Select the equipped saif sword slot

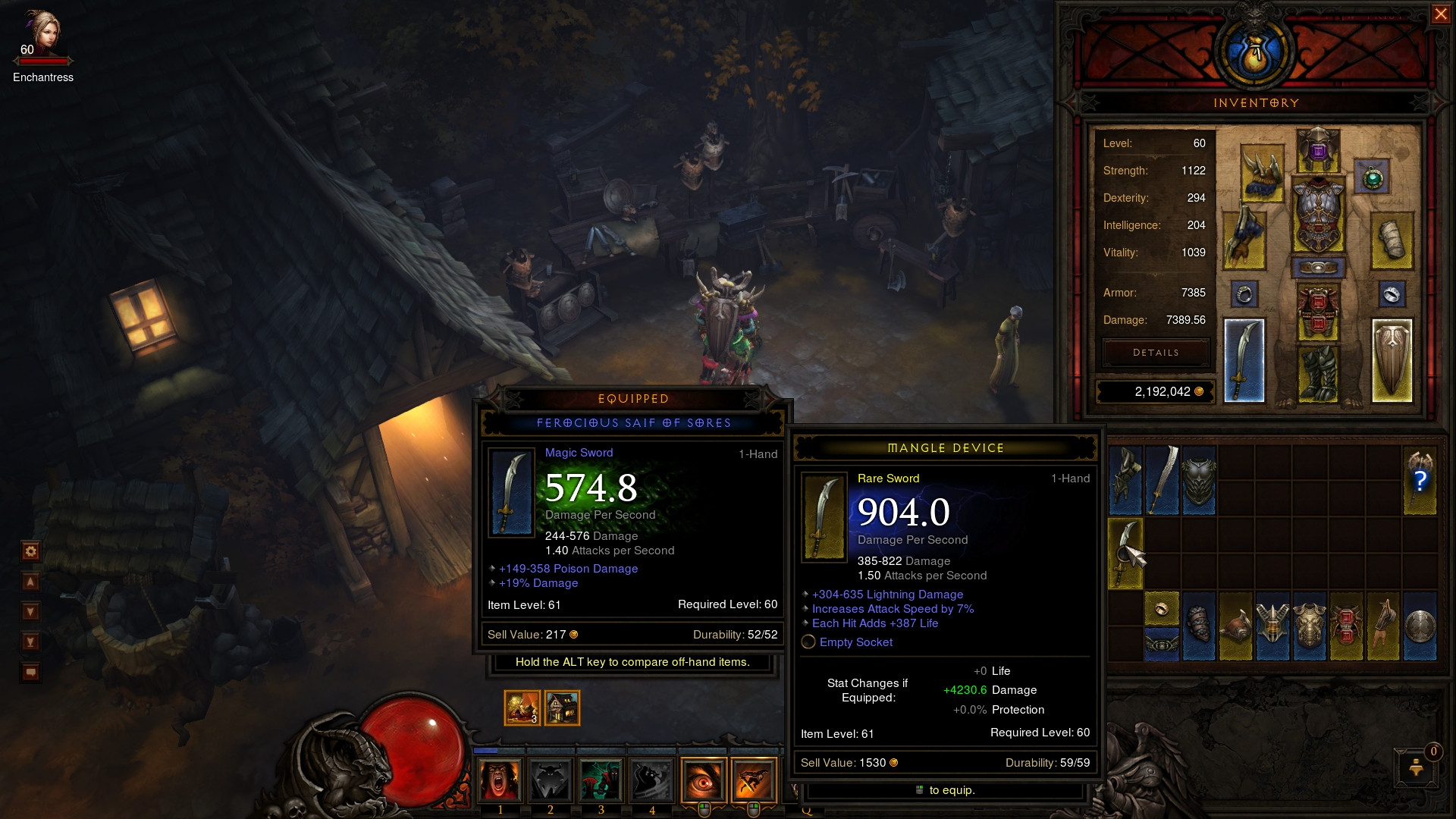coord(1244,360)
